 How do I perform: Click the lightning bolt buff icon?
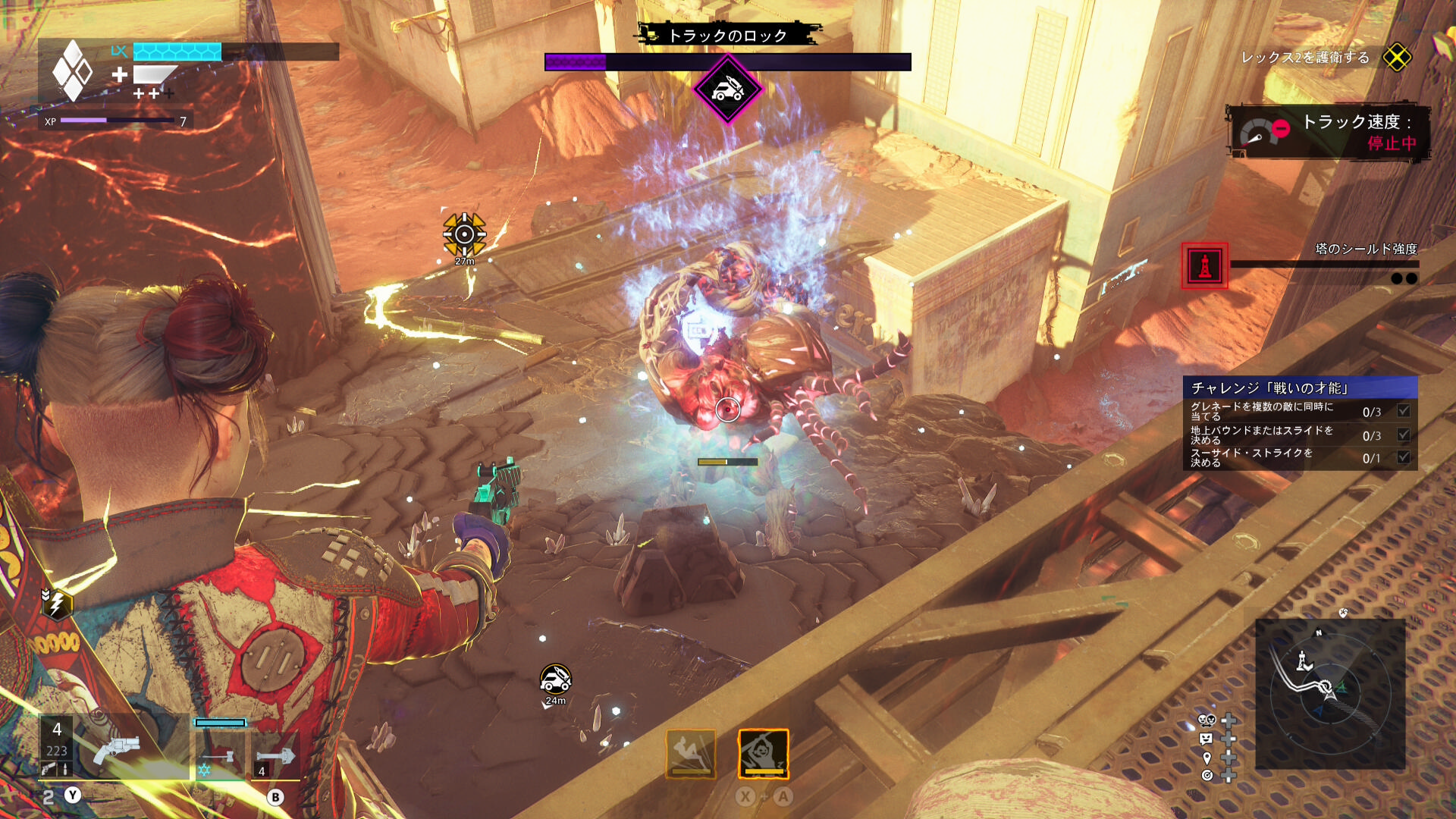click(57, 604)
